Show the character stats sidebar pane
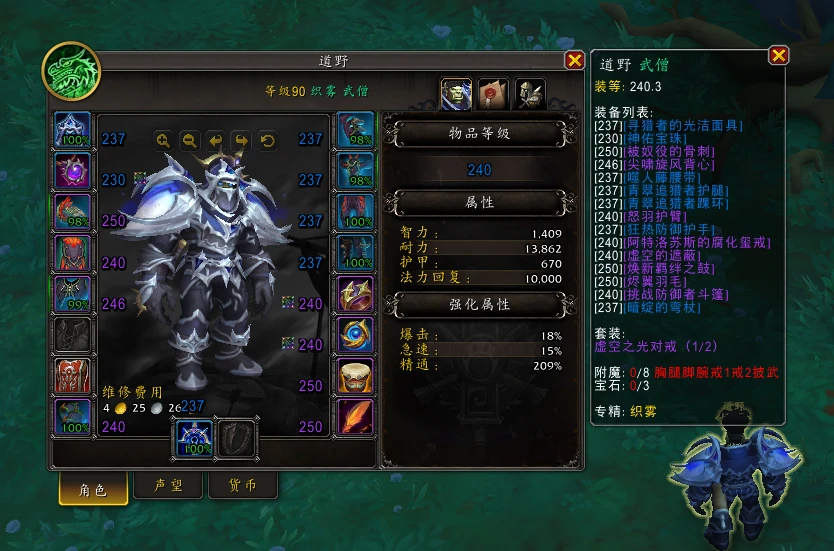 (x=457, y=93)
